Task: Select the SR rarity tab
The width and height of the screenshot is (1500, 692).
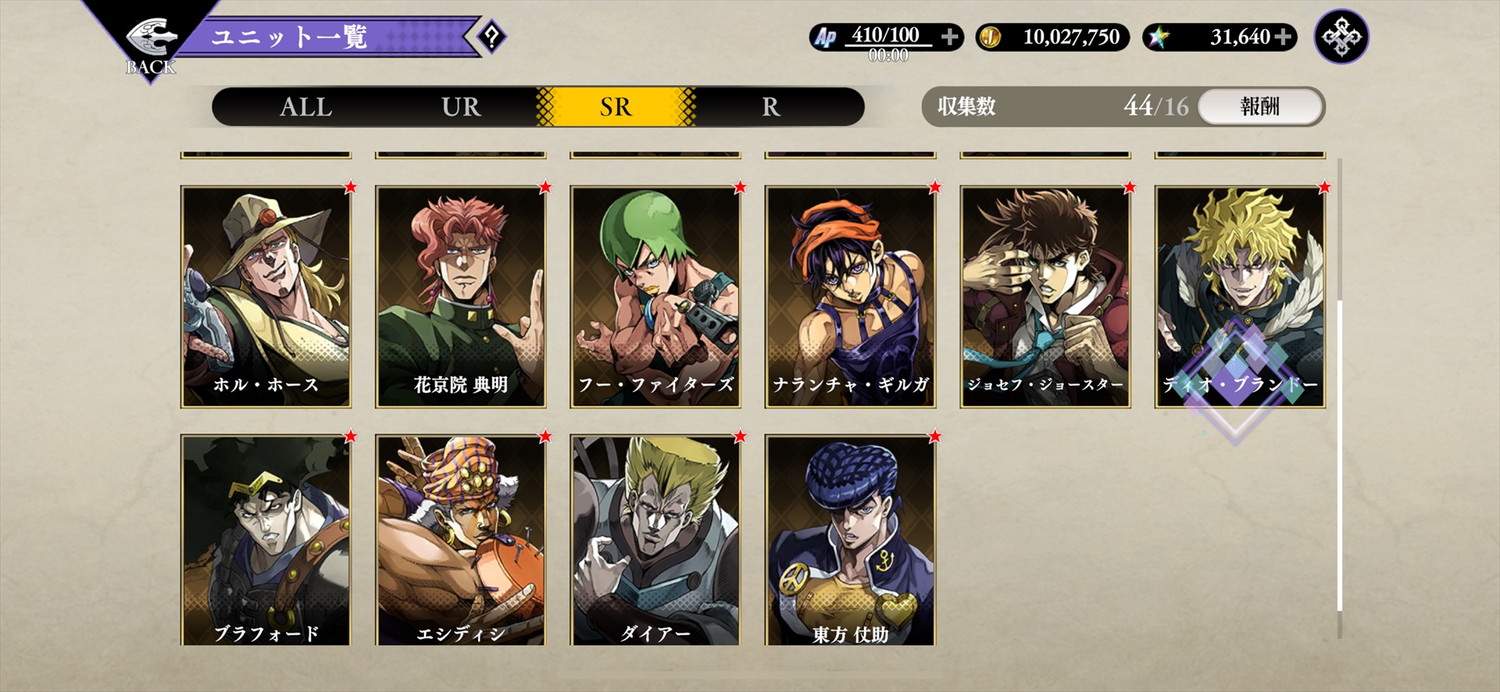Action: [x=616, y=107]
